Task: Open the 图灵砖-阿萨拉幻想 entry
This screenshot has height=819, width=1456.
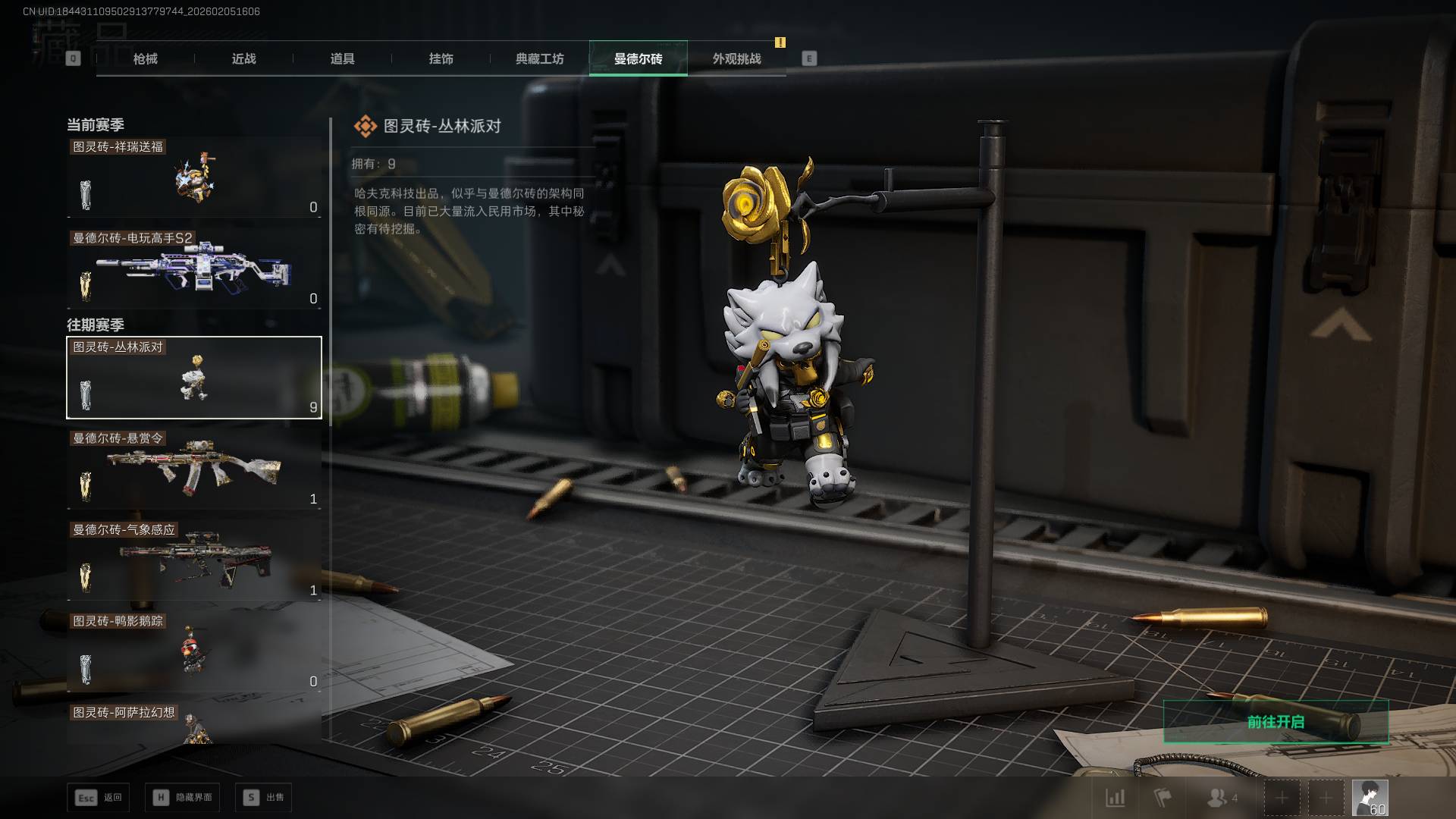Action: [194, 724]
